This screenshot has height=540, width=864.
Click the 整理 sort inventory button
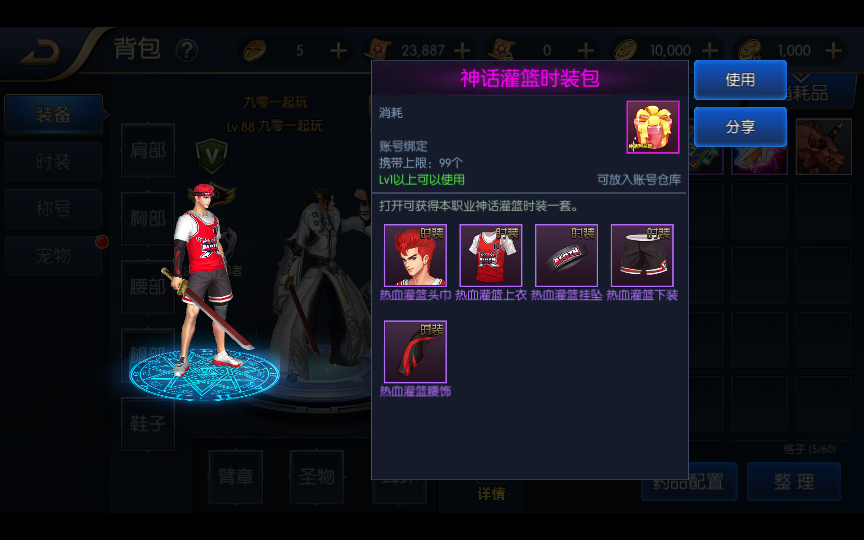click(x=793, y=482)
